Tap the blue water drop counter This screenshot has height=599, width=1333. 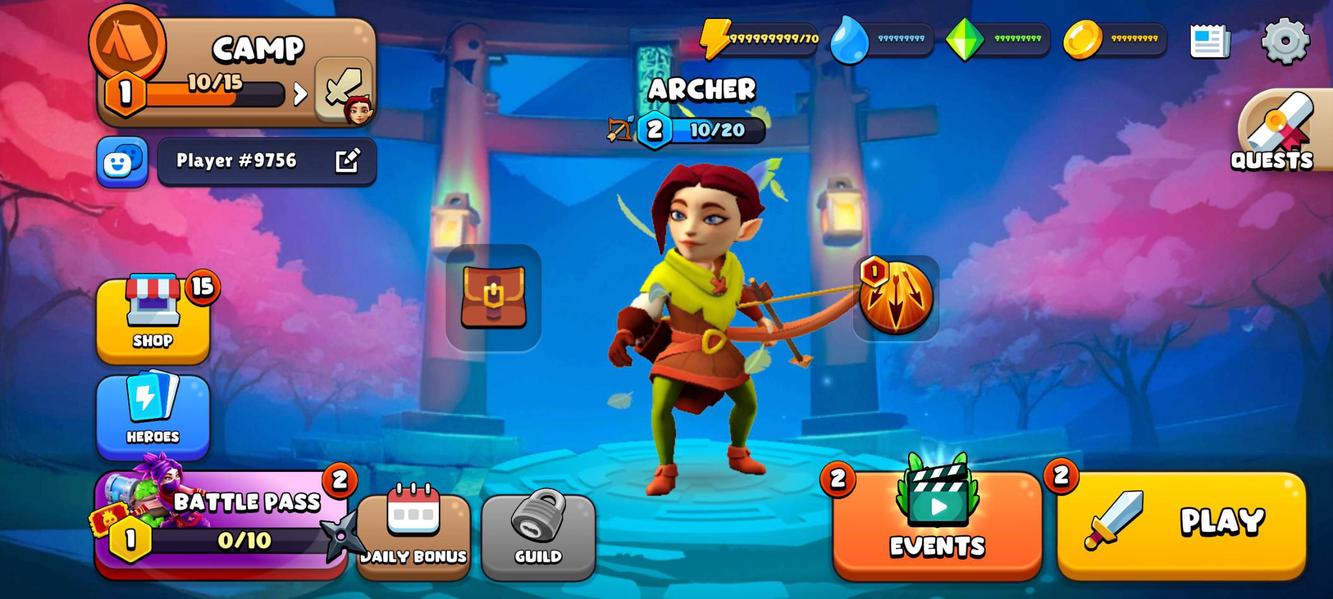pos(882,40)
